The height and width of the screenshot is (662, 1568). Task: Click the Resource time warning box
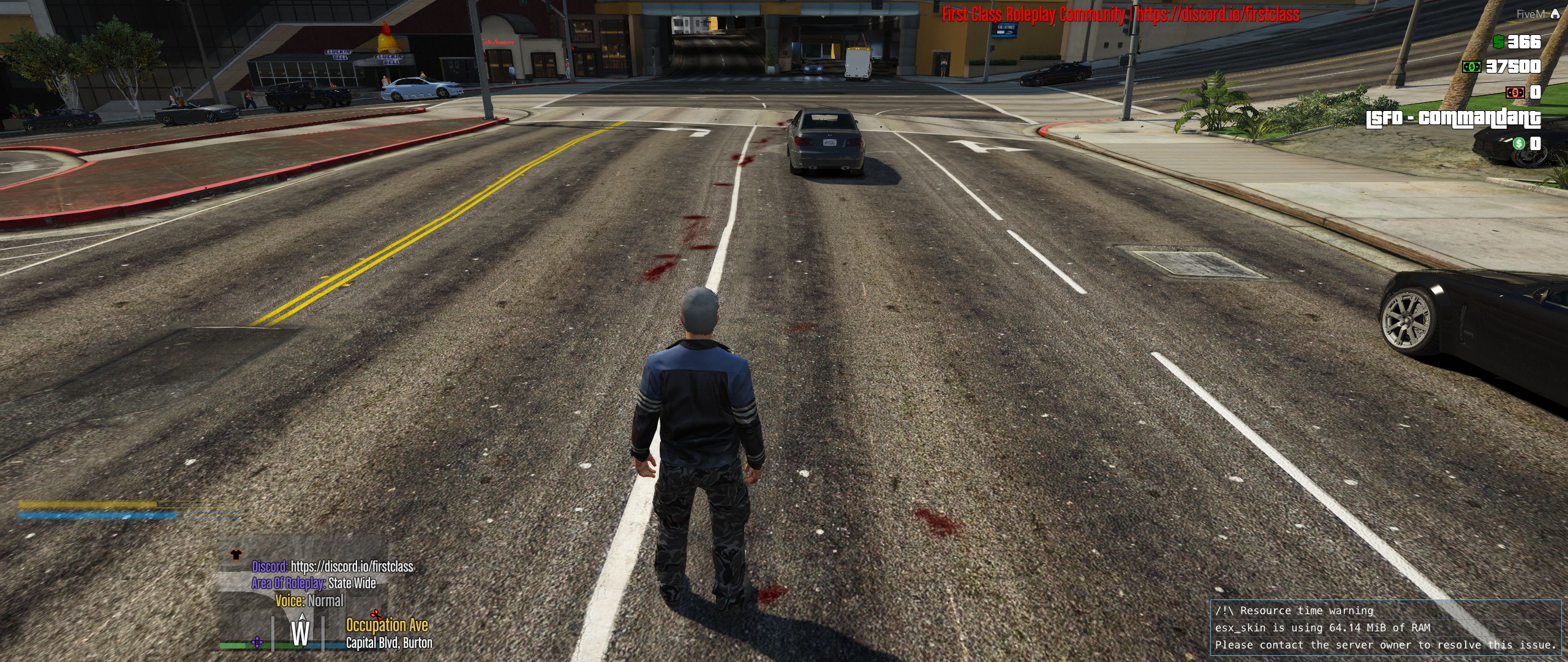pos(1385,627)
